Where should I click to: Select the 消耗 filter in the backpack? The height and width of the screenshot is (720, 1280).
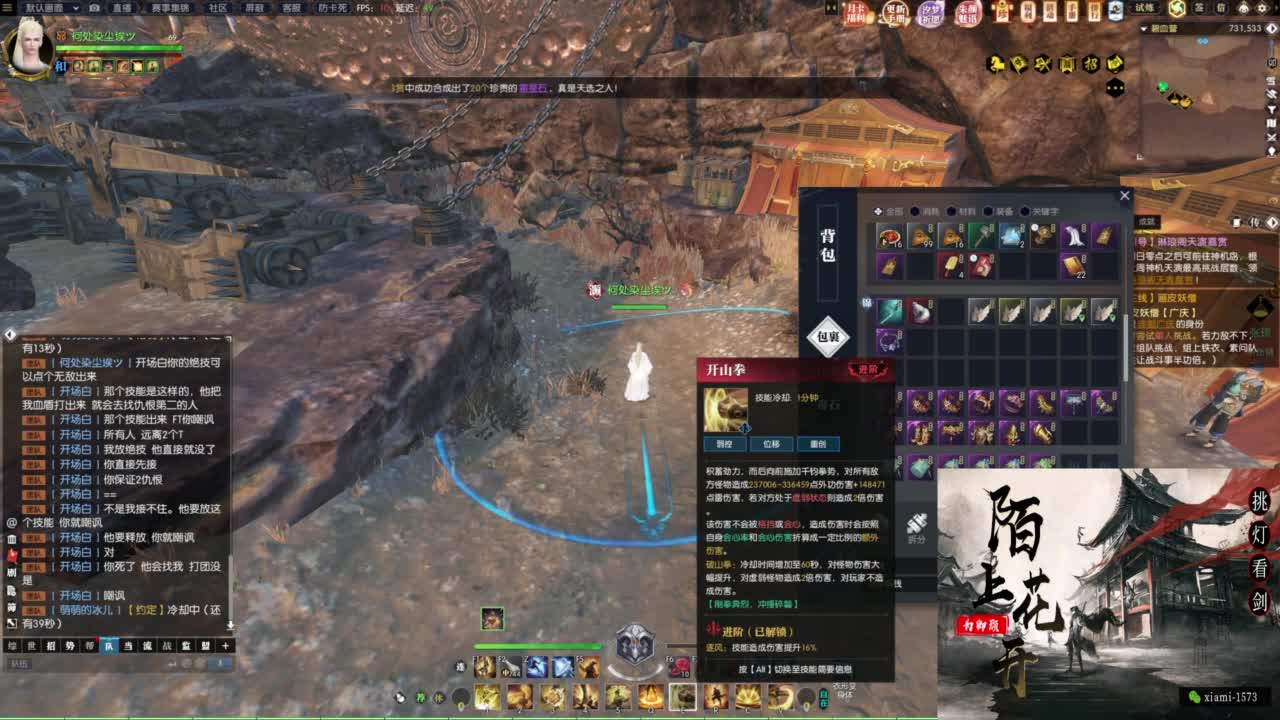(x=926, y=210)
